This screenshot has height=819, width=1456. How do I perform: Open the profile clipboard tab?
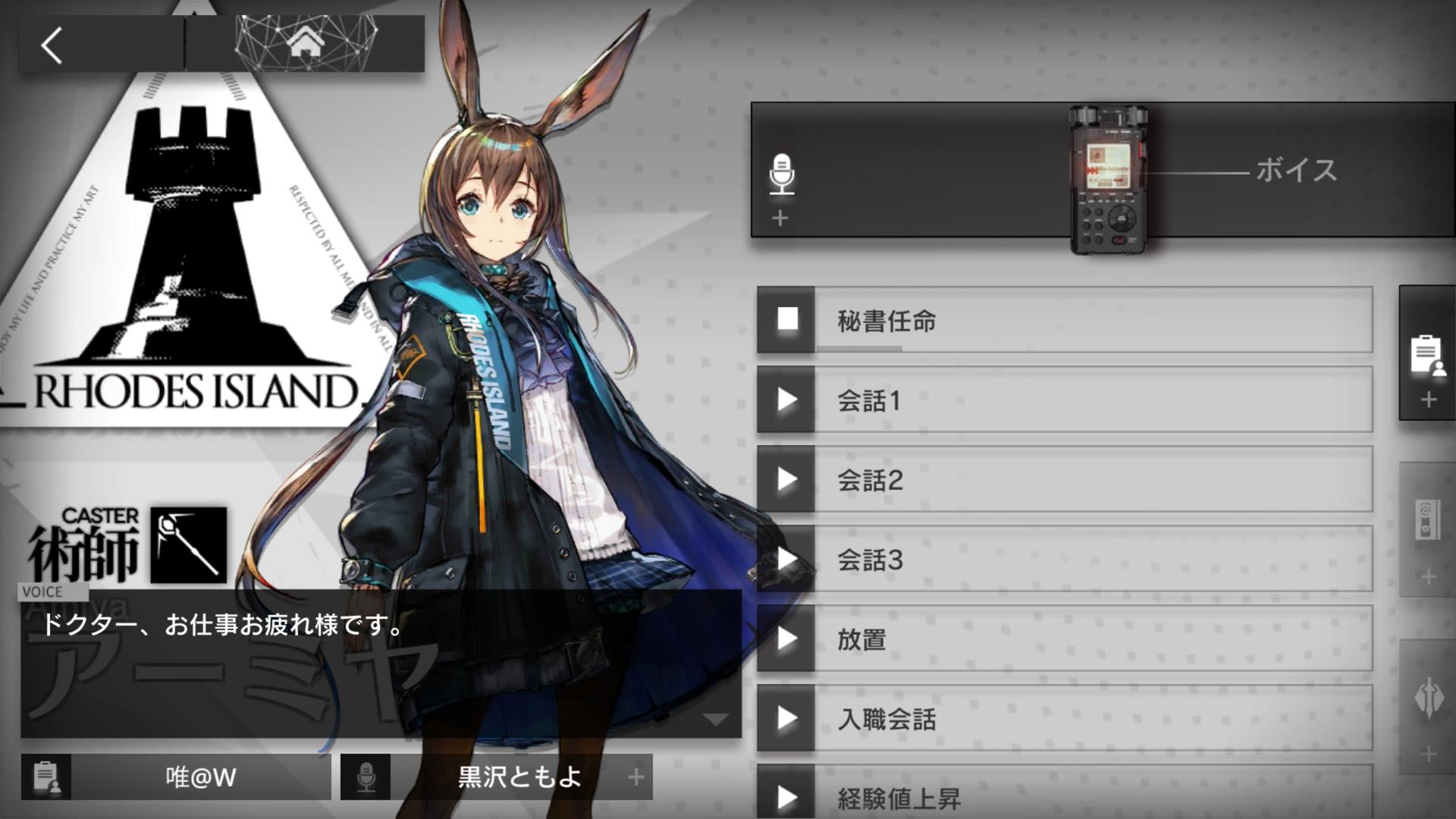coord(1426,355)
